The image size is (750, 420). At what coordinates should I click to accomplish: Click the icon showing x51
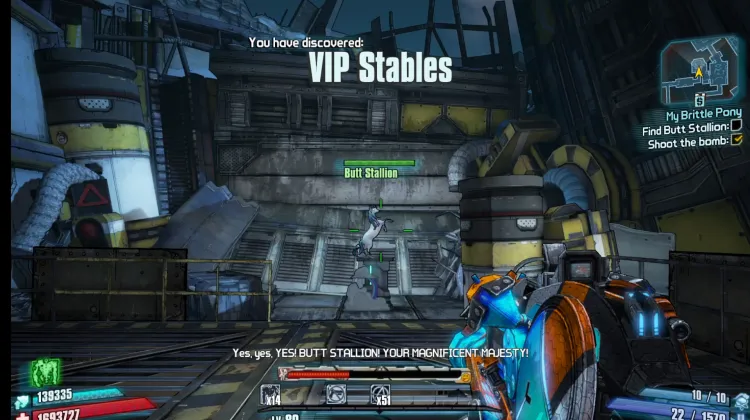[x=380, y=393]
